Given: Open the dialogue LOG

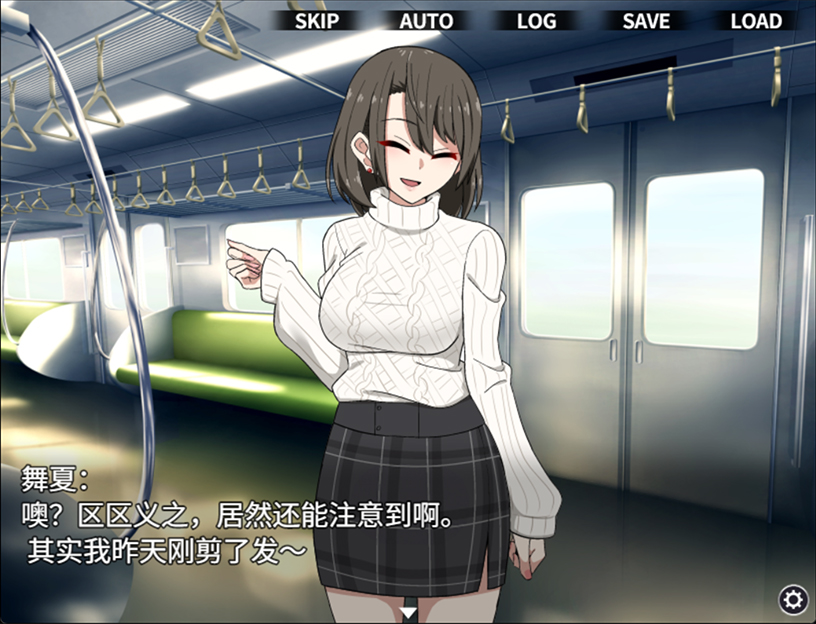Looking at the screenshot, I should pyautogui.click(x=536, y=21).
